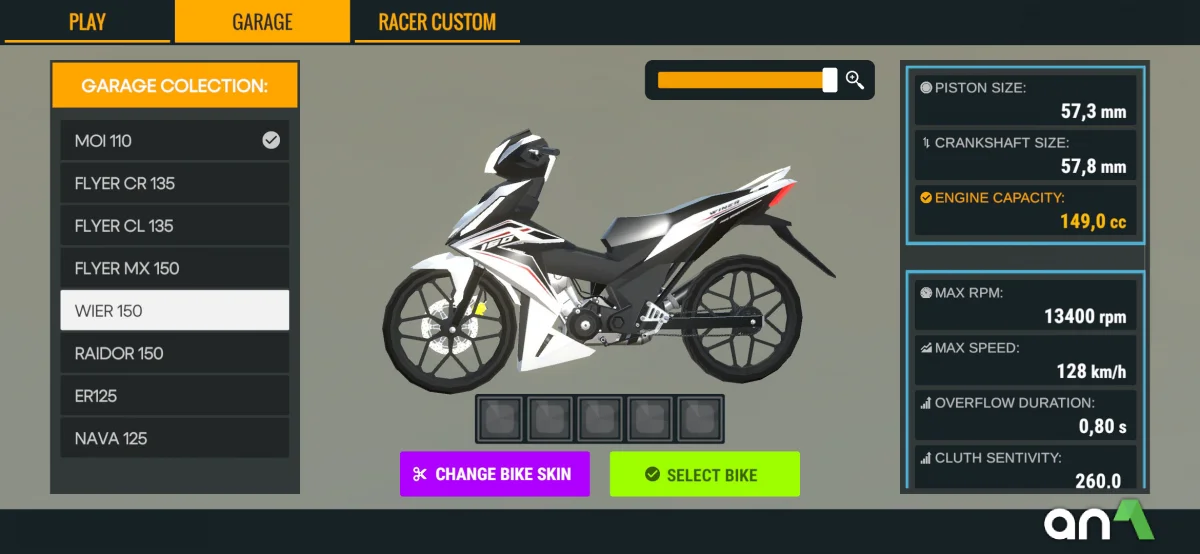Open Change Bike Skin
Image resolution: width=1200 pixels, height=554 pixels.
[495, 474]
